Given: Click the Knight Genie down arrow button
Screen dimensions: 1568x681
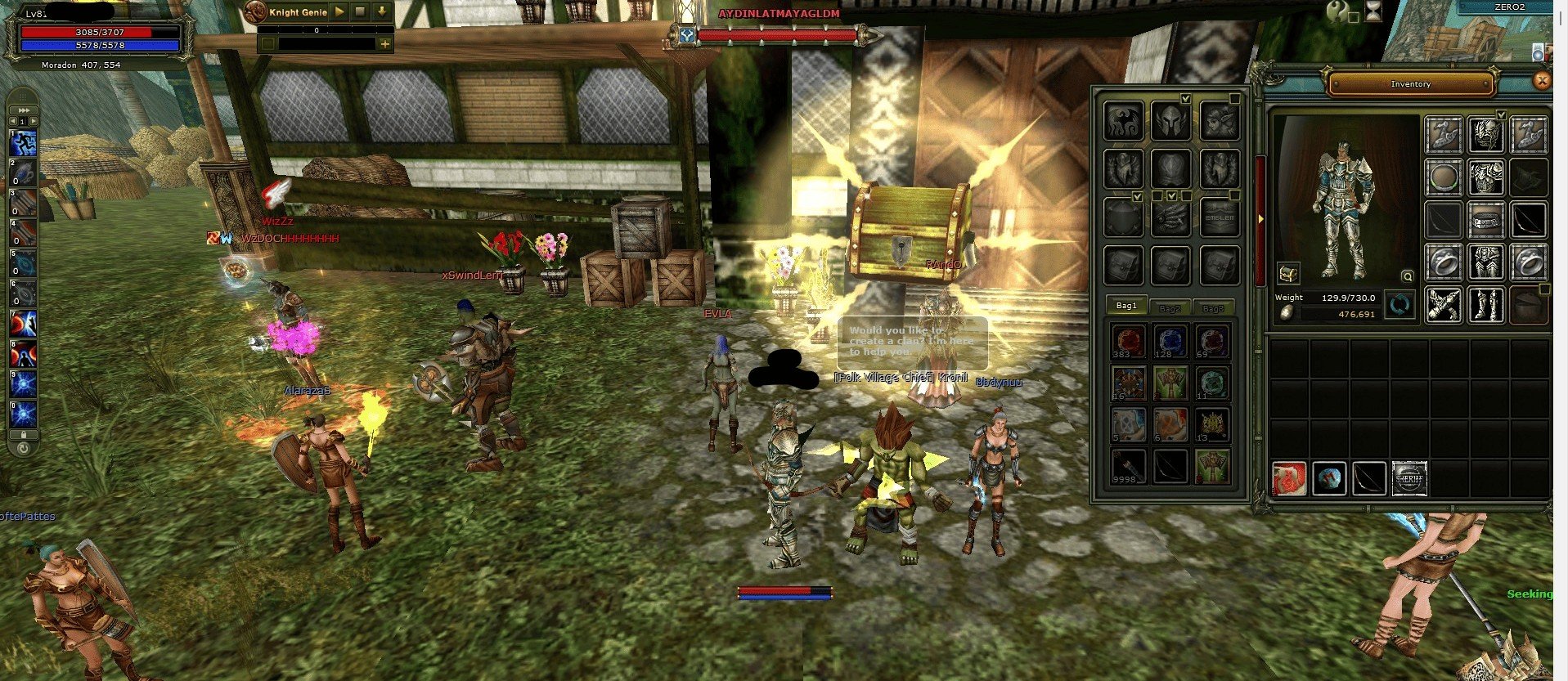Looking at the screenshot, I should tap(381, 12).
